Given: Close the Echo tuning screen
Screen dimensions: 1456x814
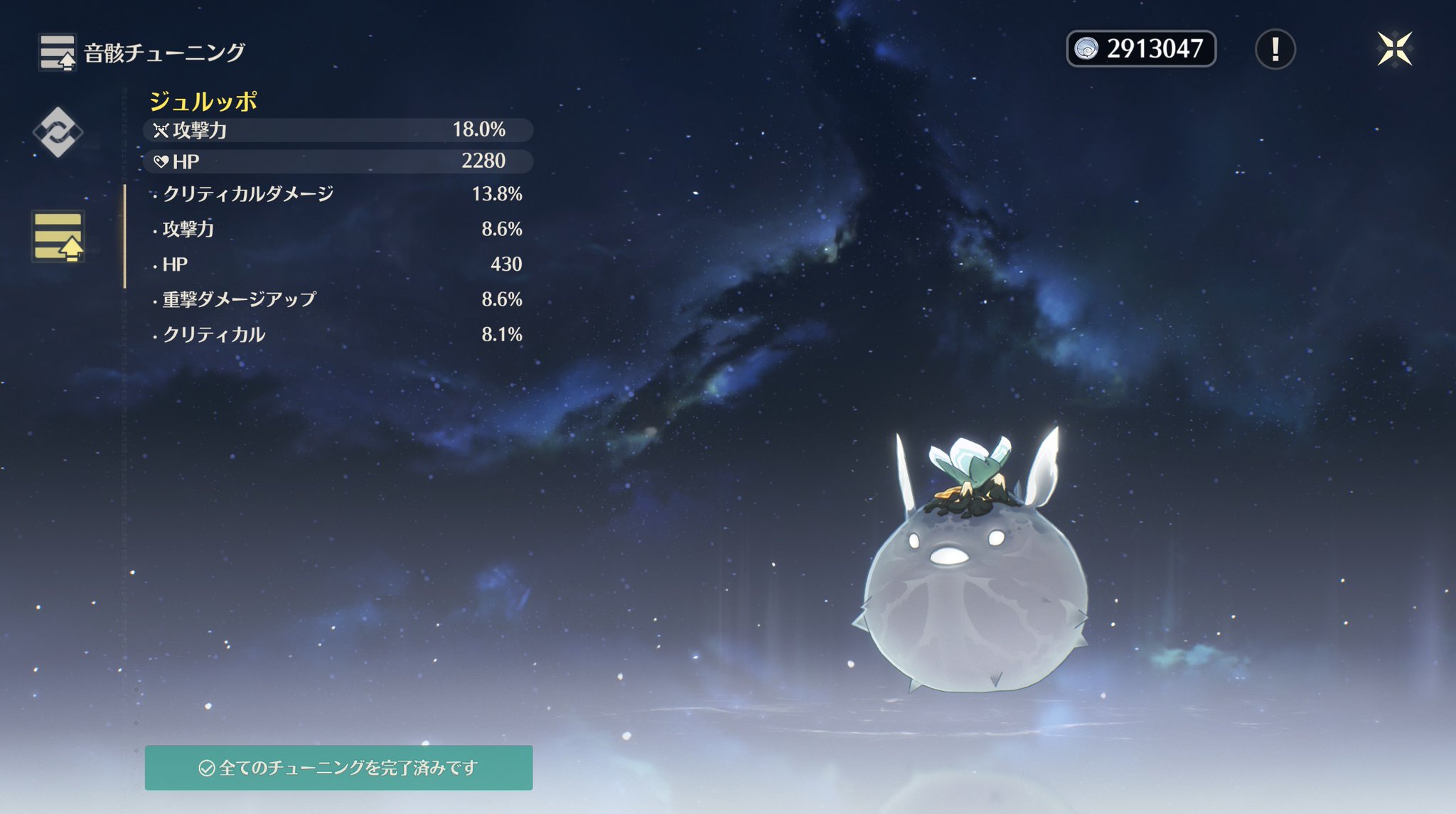Looking at the screenshot, I should coord(1394,49).
